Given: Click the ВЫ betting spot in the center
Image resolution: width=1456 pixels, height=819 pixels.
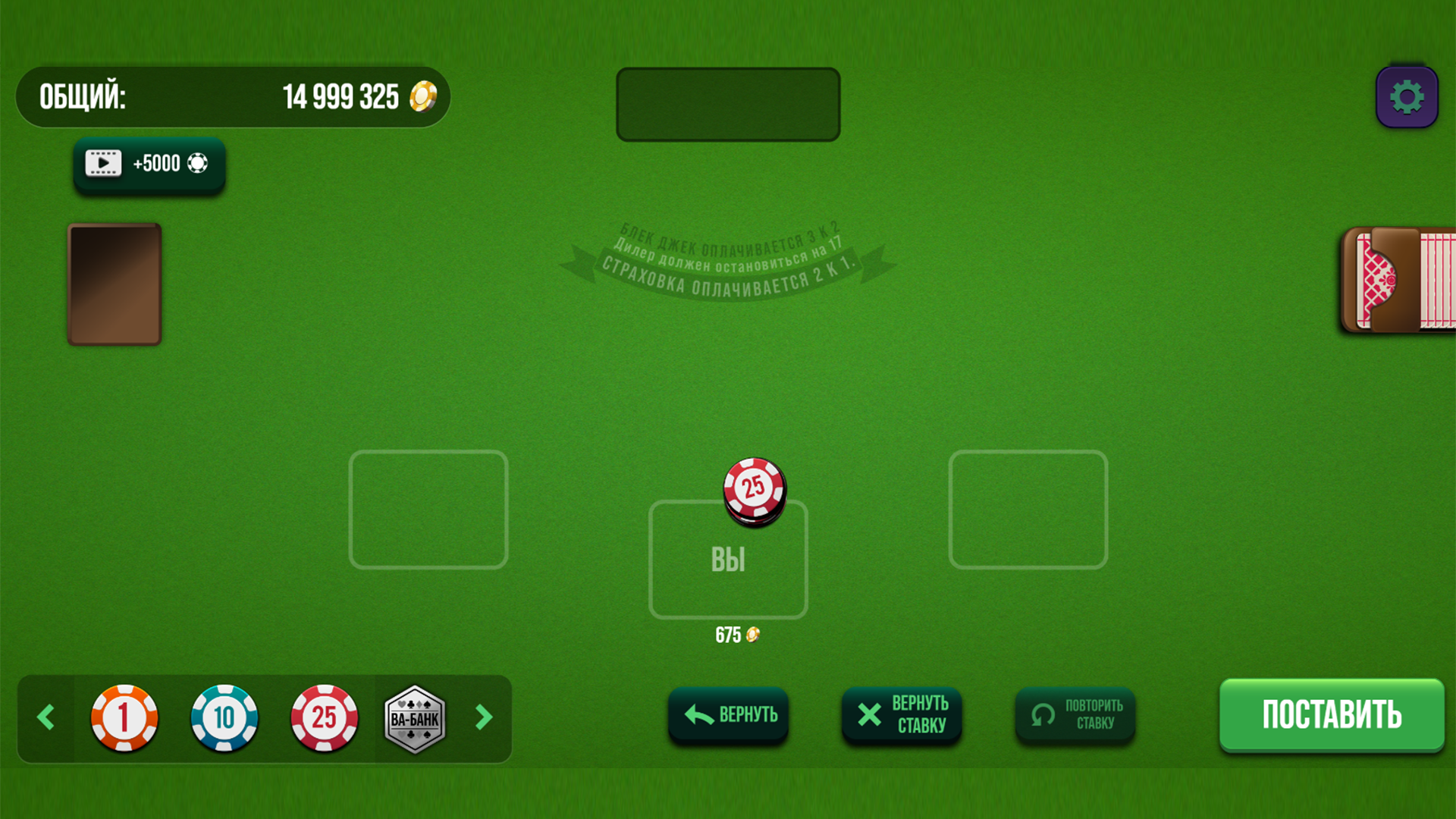Looking at the screenshot, I should click(728, 559).
